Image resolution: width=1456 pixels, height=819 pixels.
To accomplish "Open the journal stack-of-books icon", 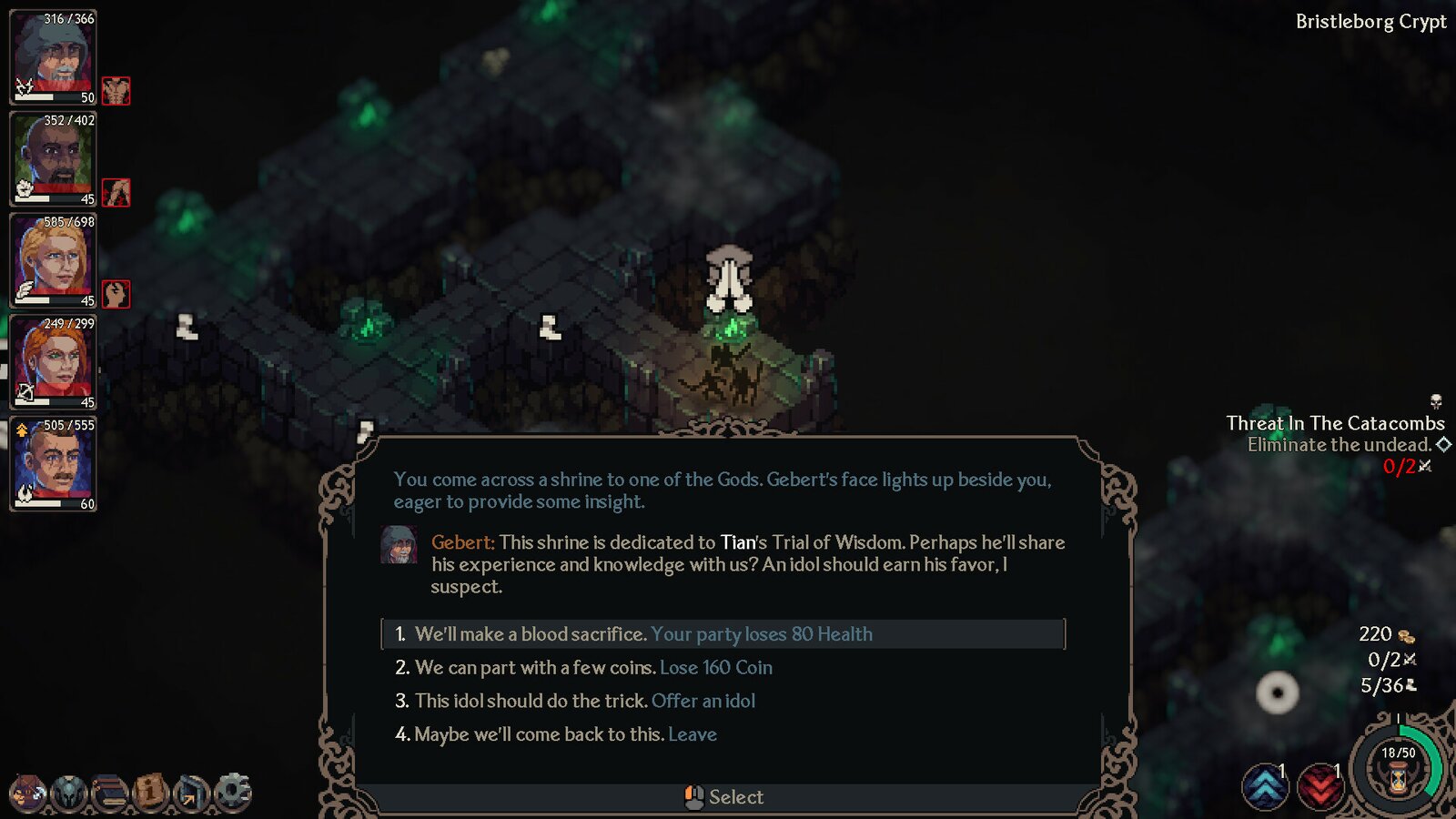I will (x=111, y=790).
